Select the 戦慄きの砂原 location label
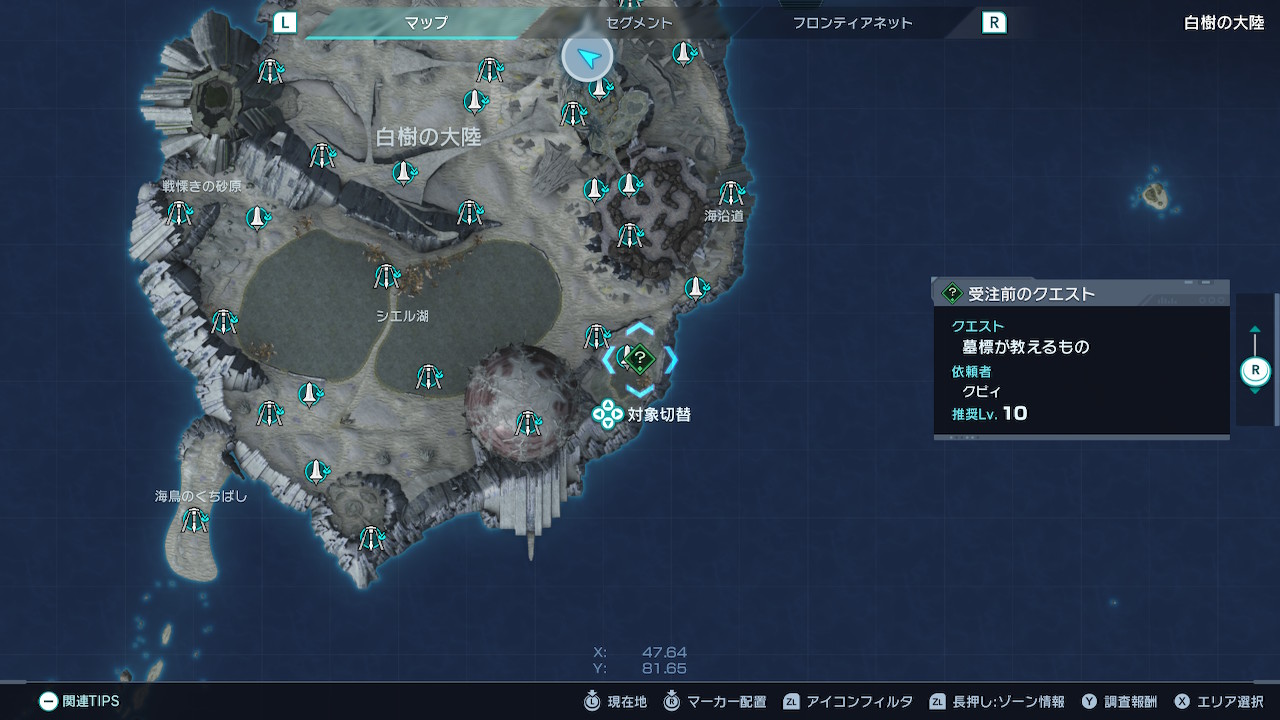The width and height of the screenshot is (1280, 720). [202, 187]
